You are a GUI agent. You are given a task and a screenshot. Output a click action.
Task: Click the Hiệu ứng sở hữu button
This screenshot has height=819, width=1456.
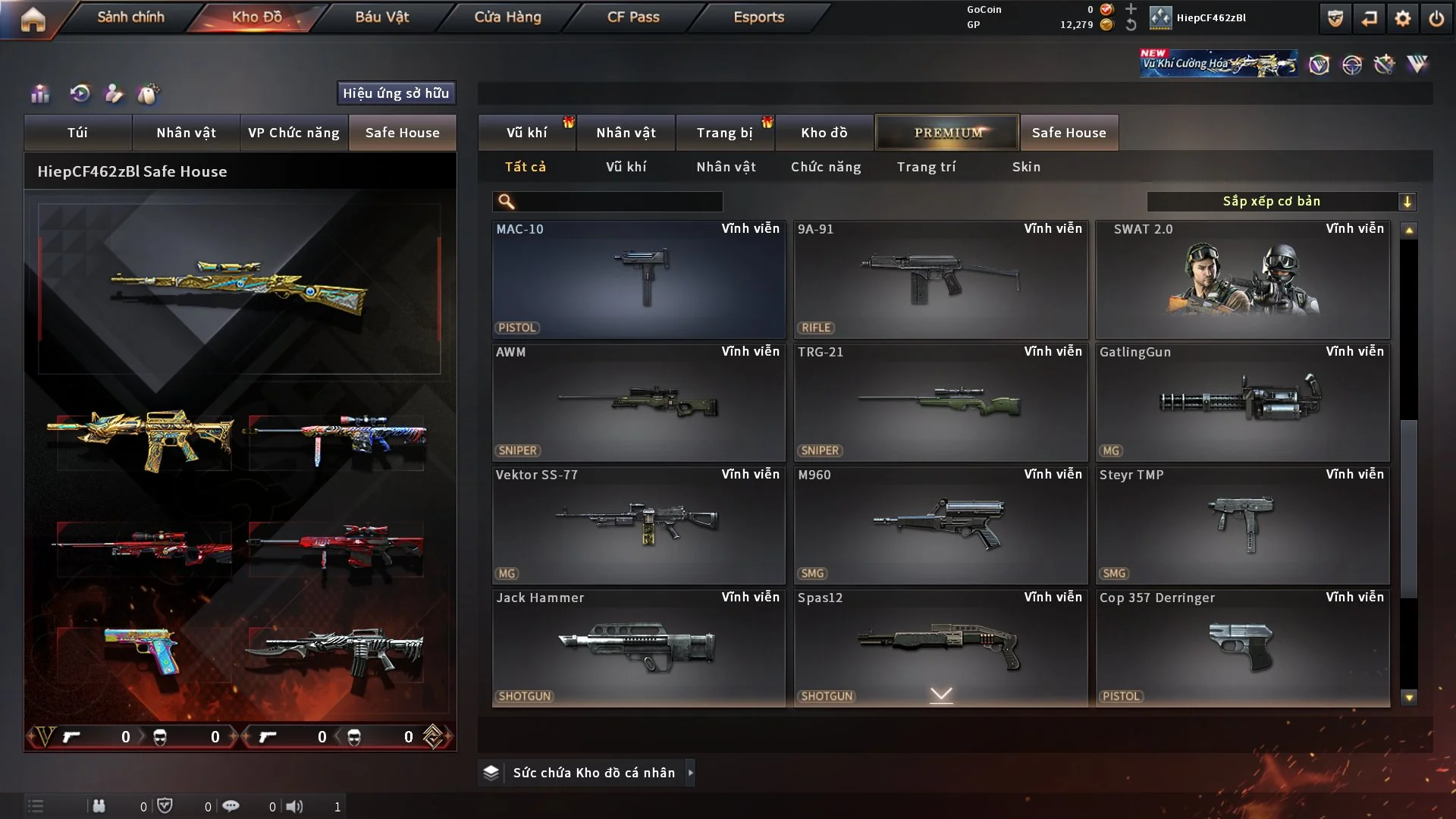[396, 93]
